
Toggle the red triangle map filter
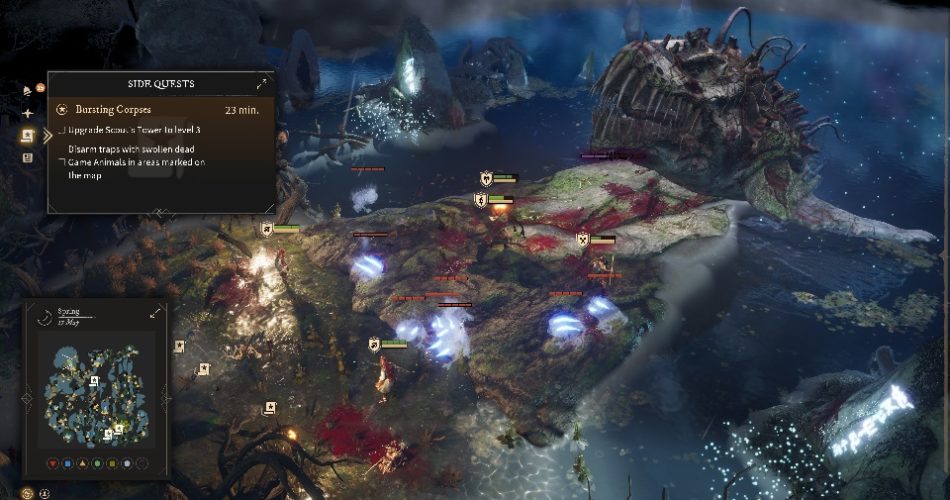[54, 463]
